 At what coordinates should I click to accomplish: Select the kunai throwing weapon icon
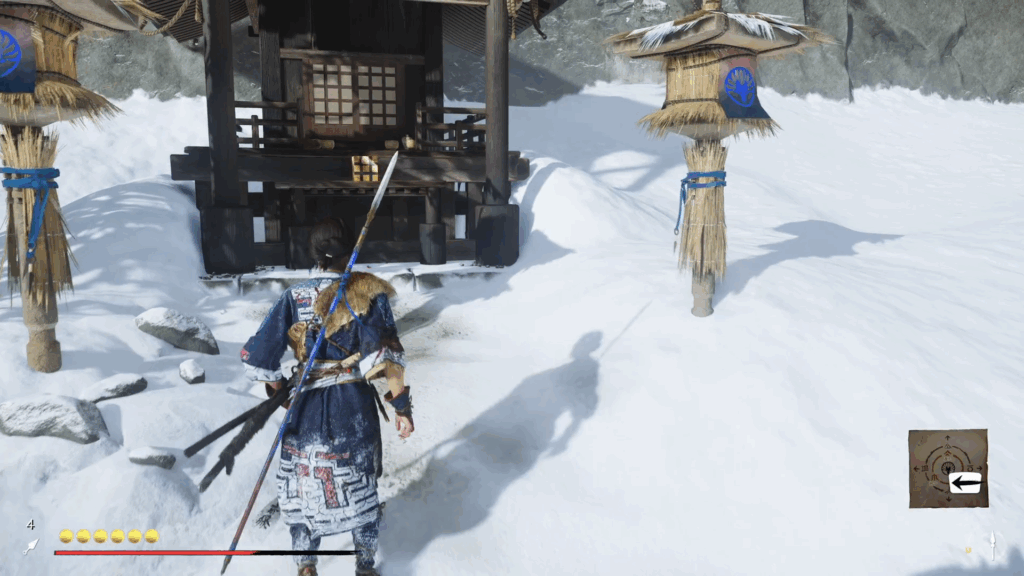[x=31, y=546]
